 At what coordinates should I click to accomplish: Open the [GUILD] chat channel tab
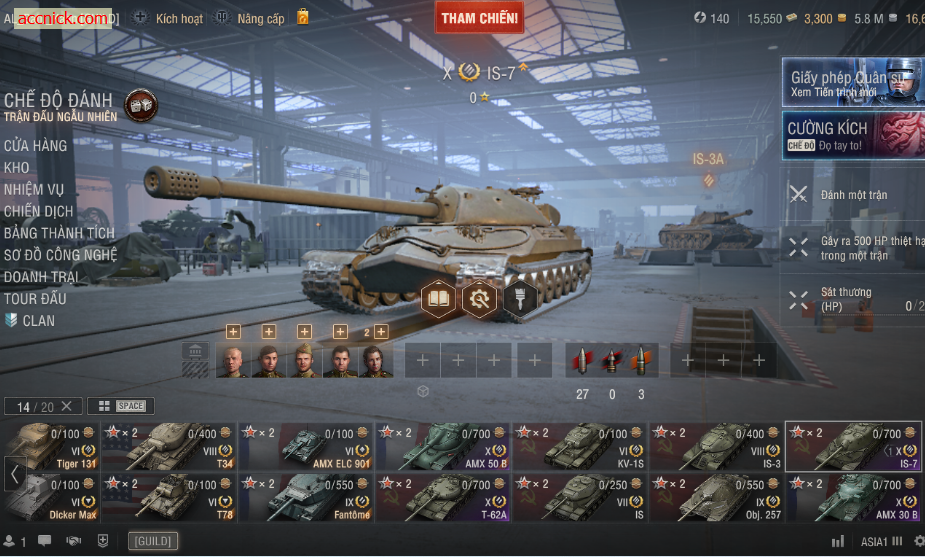[x=153, y=541]
